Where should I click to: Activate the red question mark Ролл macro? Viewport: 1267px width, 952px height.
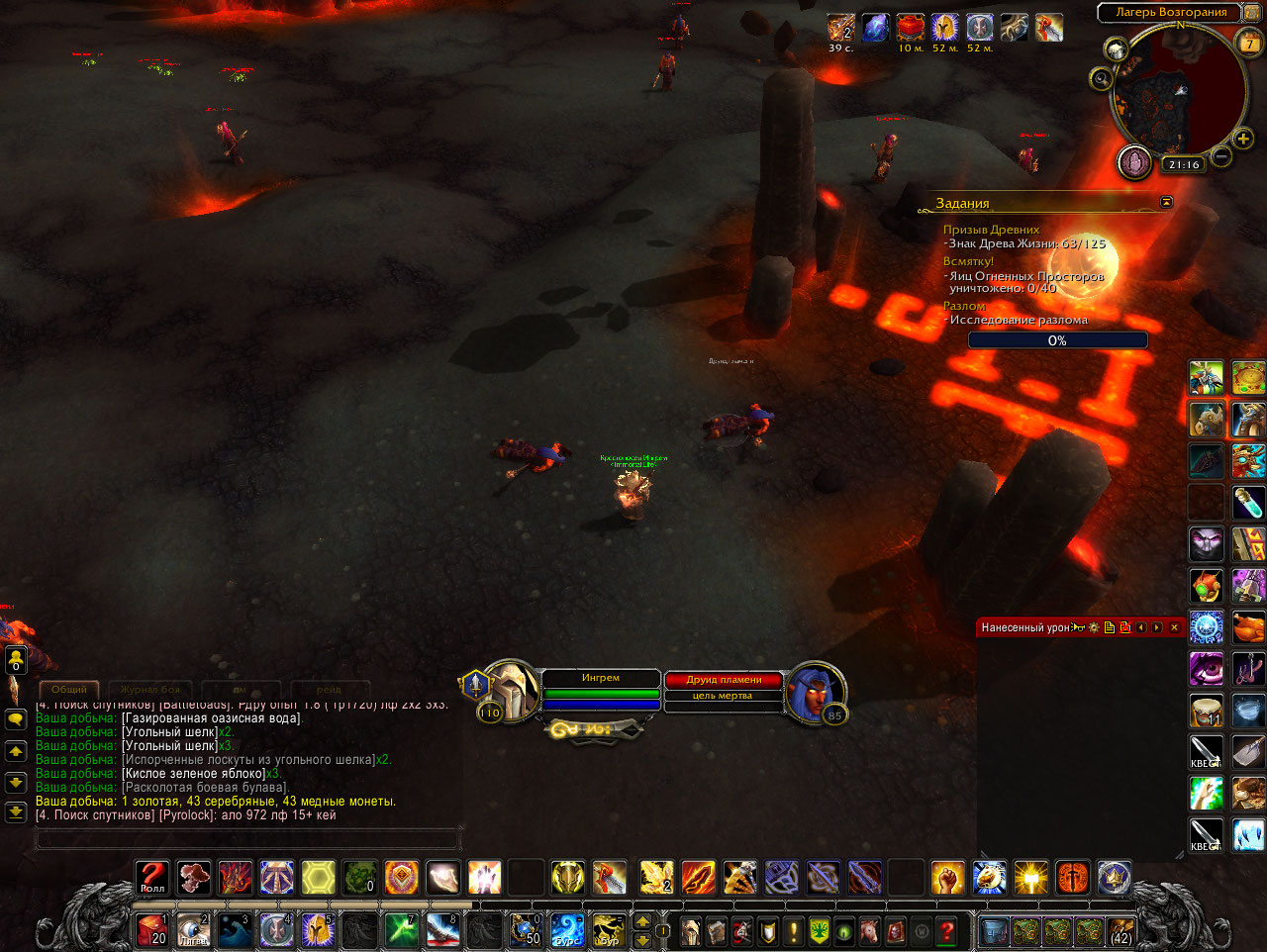[152, 877]
